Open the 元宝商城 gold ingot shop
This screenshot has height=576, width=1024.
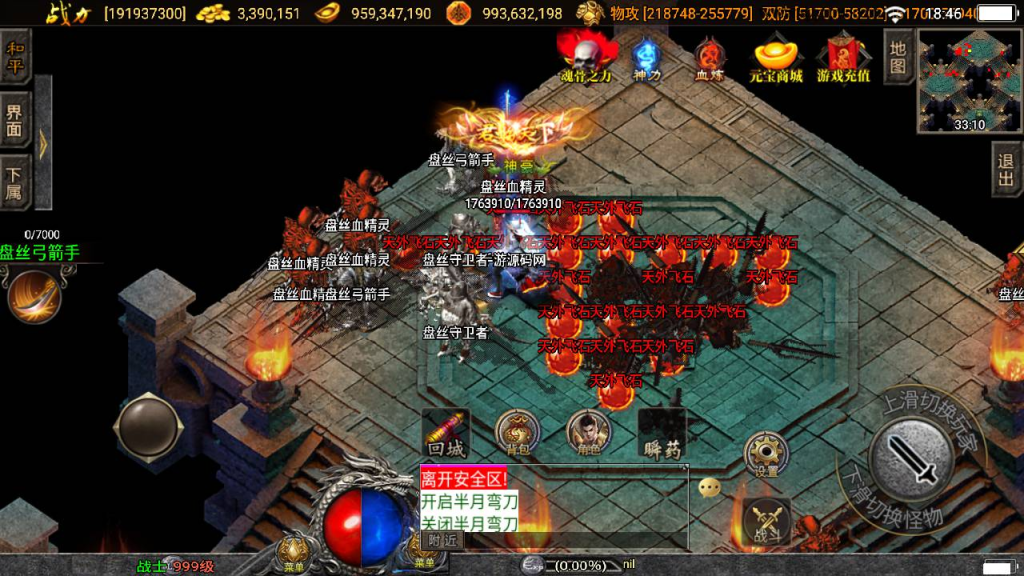pyautogui.click(x=776, y=58)
